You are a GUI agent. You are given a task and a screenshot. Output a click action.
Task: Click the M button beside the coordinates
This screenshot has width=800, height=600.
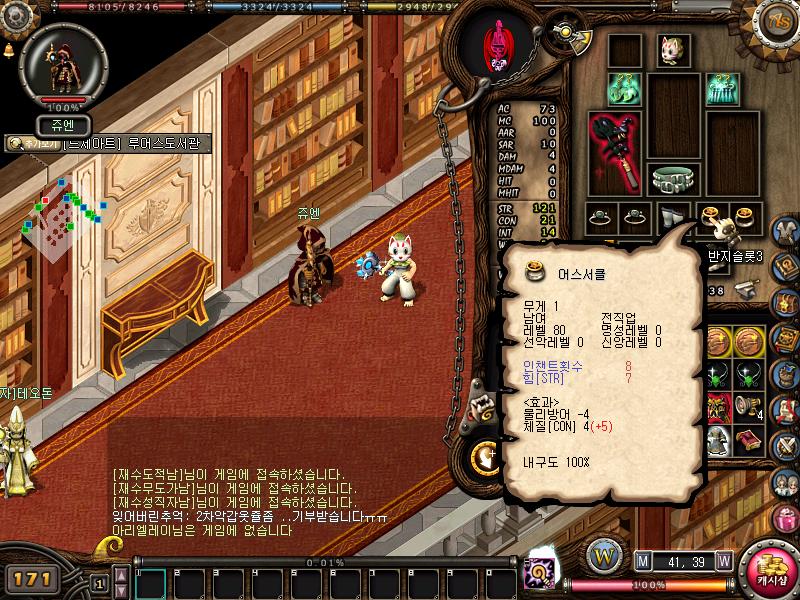642,562
